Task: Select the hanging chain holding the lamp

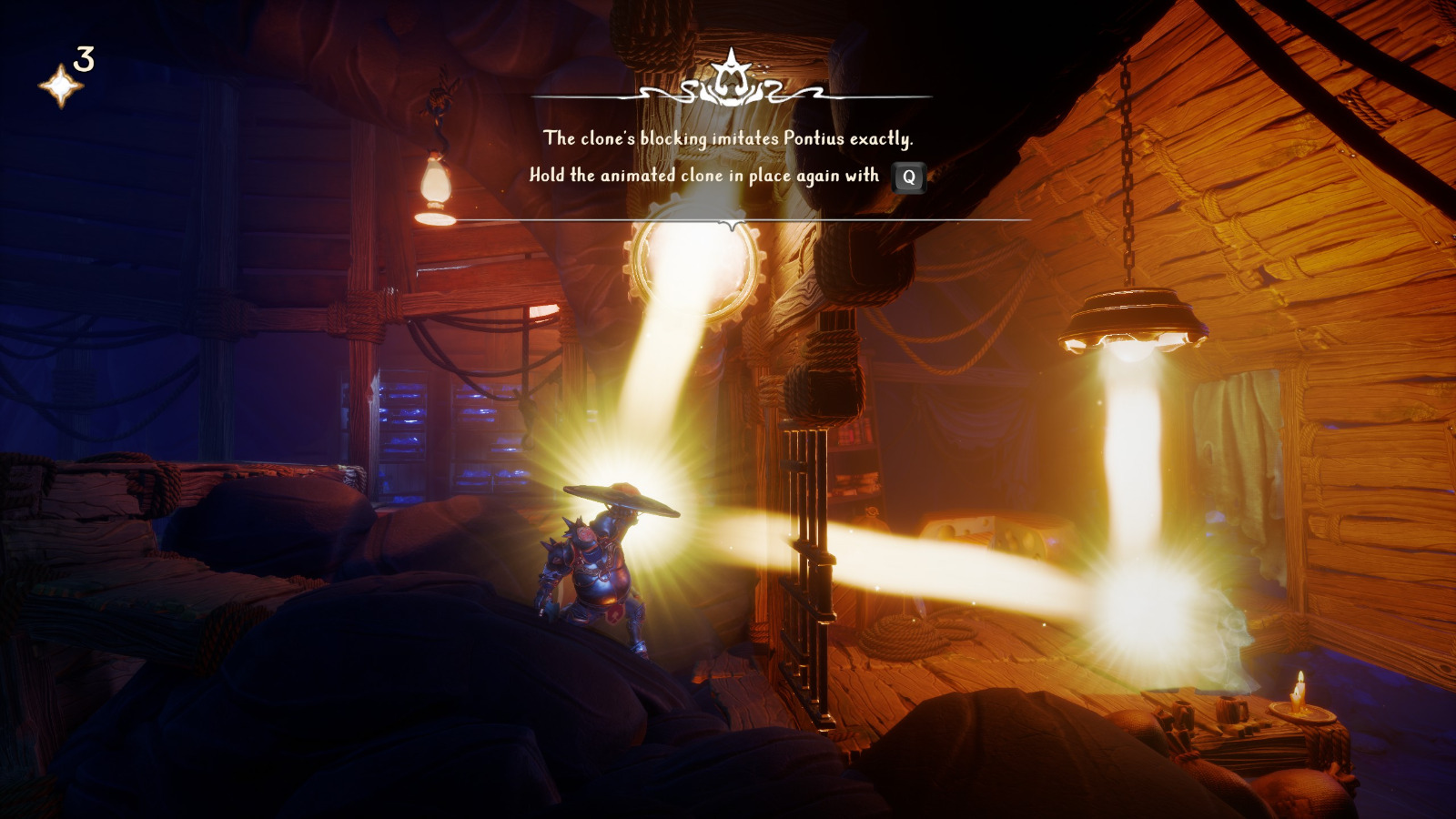Action: tap(1126, 164)
